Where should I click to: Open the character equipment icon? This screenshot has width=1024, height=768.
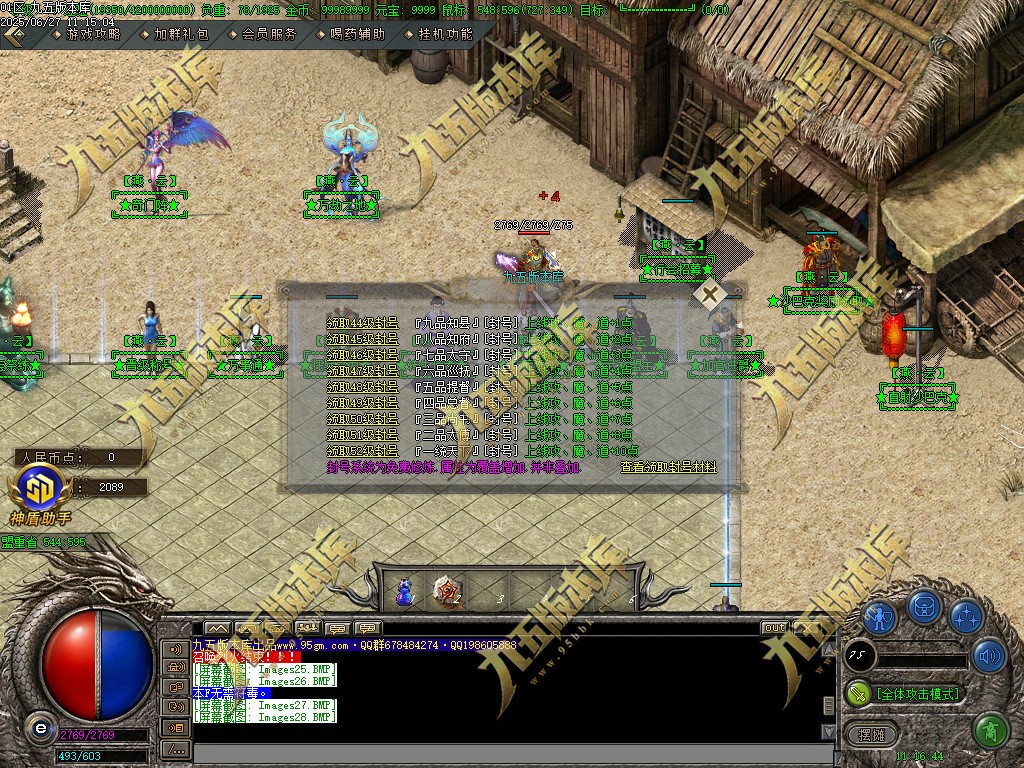click(880, 616)
